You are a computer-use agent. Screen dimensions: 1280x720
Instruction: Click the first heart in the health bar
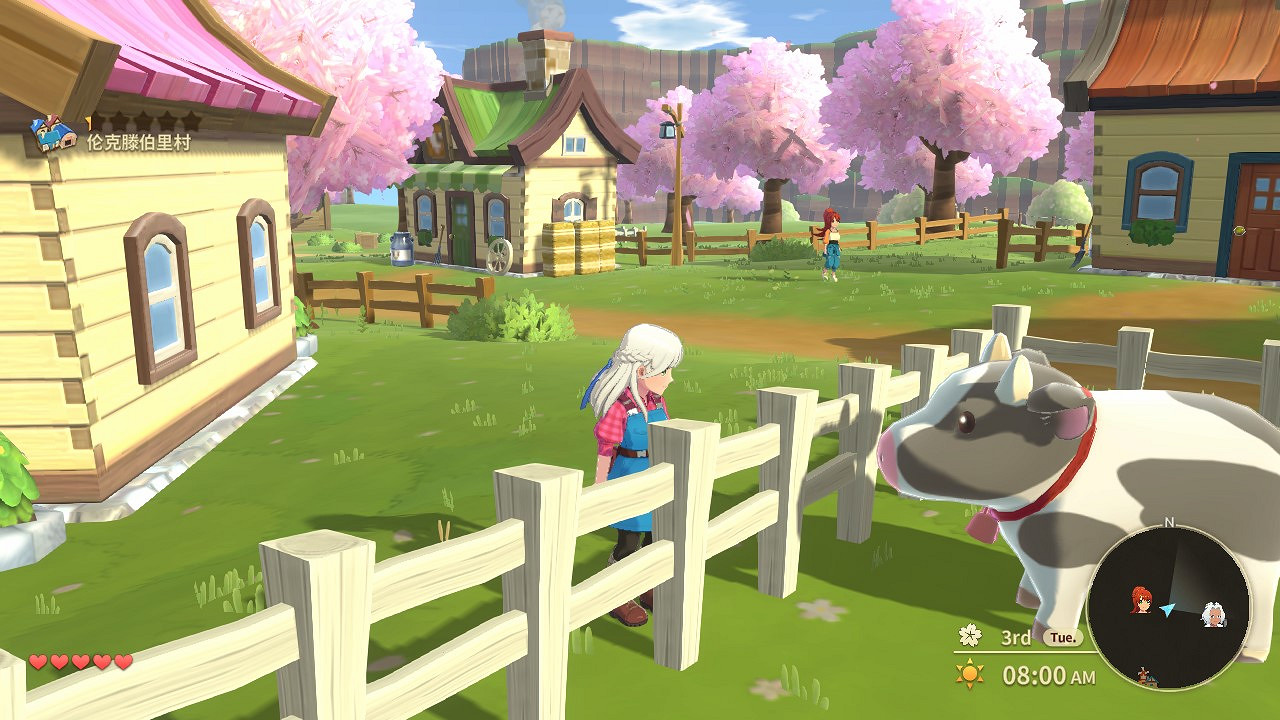(x=37, y=660)
